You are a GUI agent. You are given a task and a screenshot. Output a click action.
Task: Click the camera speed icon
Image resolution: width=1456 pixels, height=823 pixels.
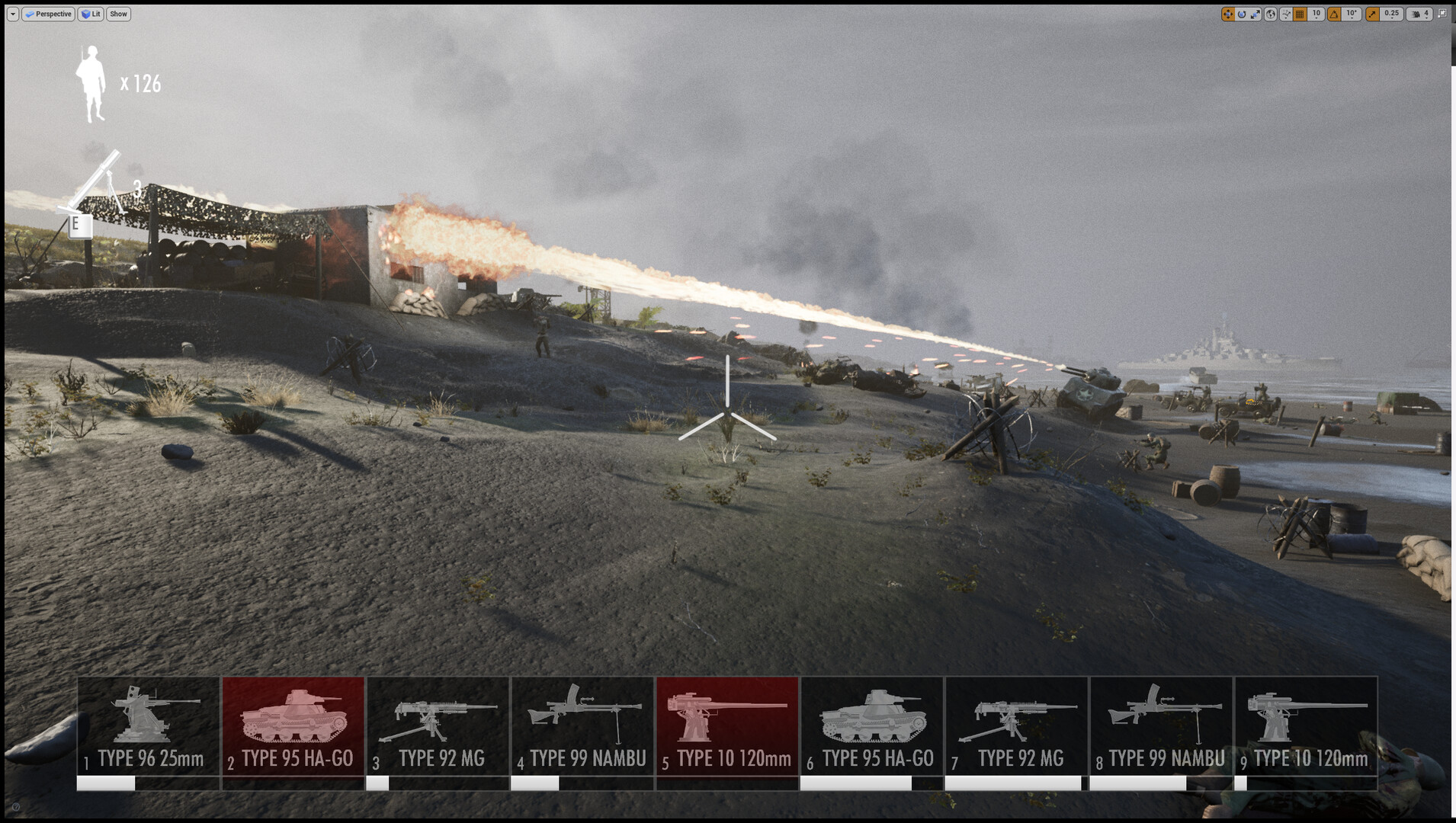point(1414,14)
